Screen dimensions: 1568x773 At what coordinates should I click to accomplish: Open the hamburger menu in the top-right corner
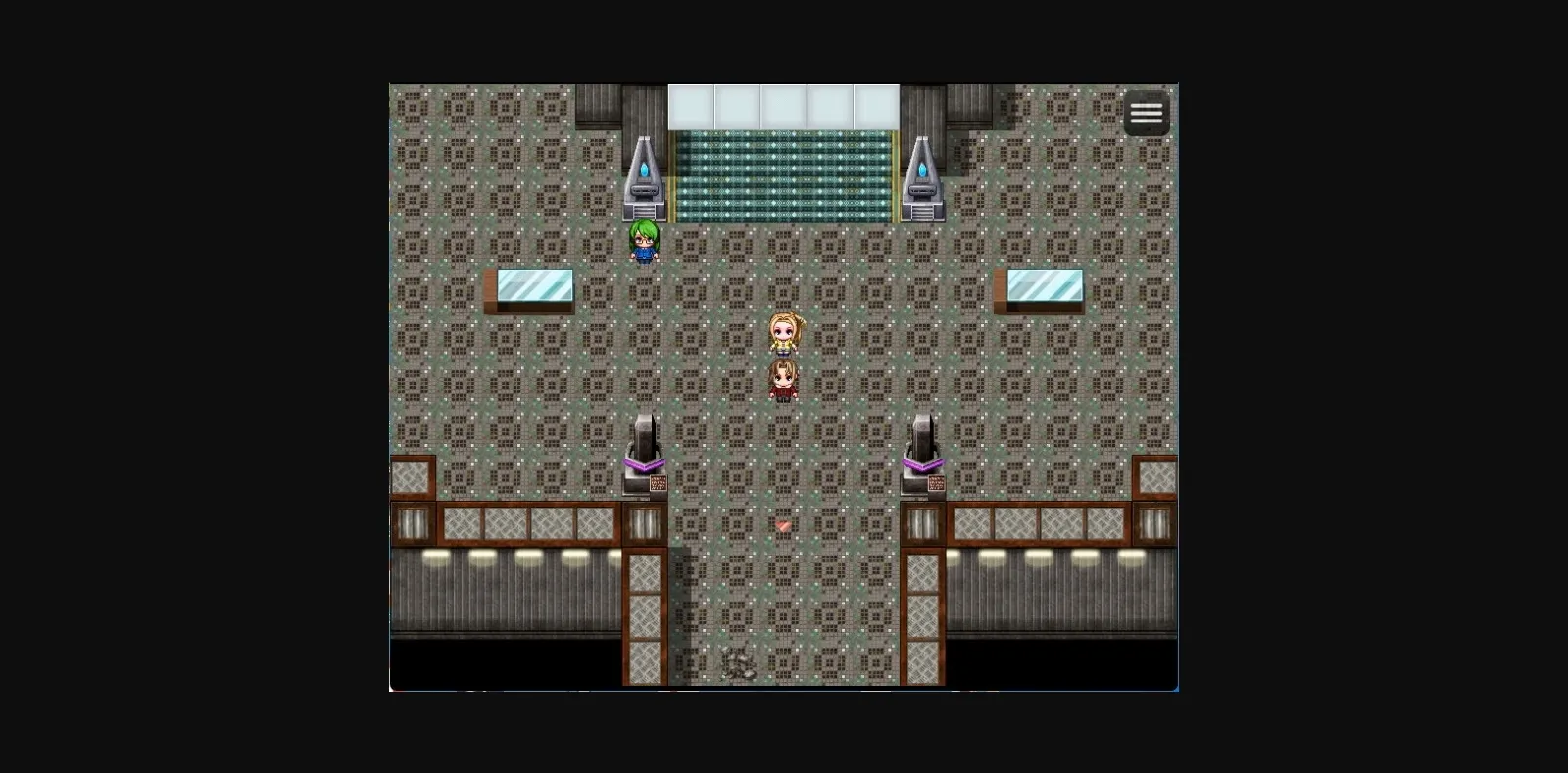click(x=1146, y=113)
